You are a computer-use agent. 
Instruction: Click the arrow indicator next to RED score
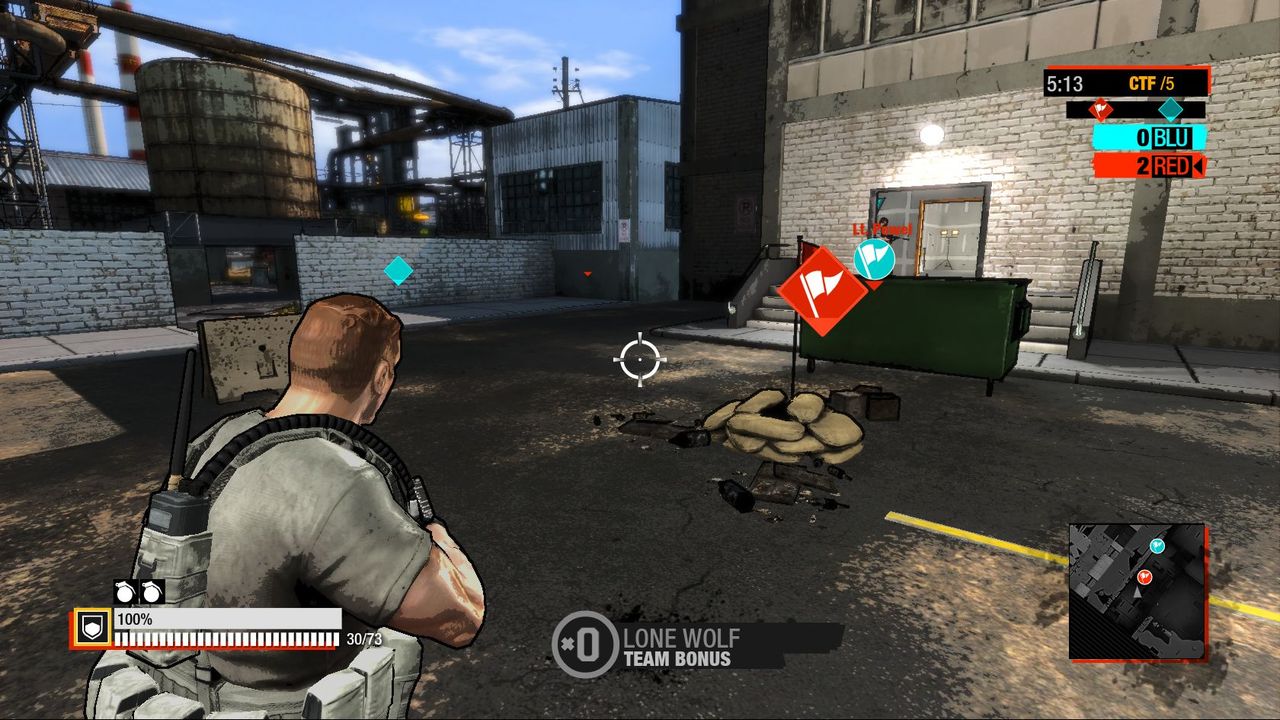pyautogui.click(x=1198, y=164)
